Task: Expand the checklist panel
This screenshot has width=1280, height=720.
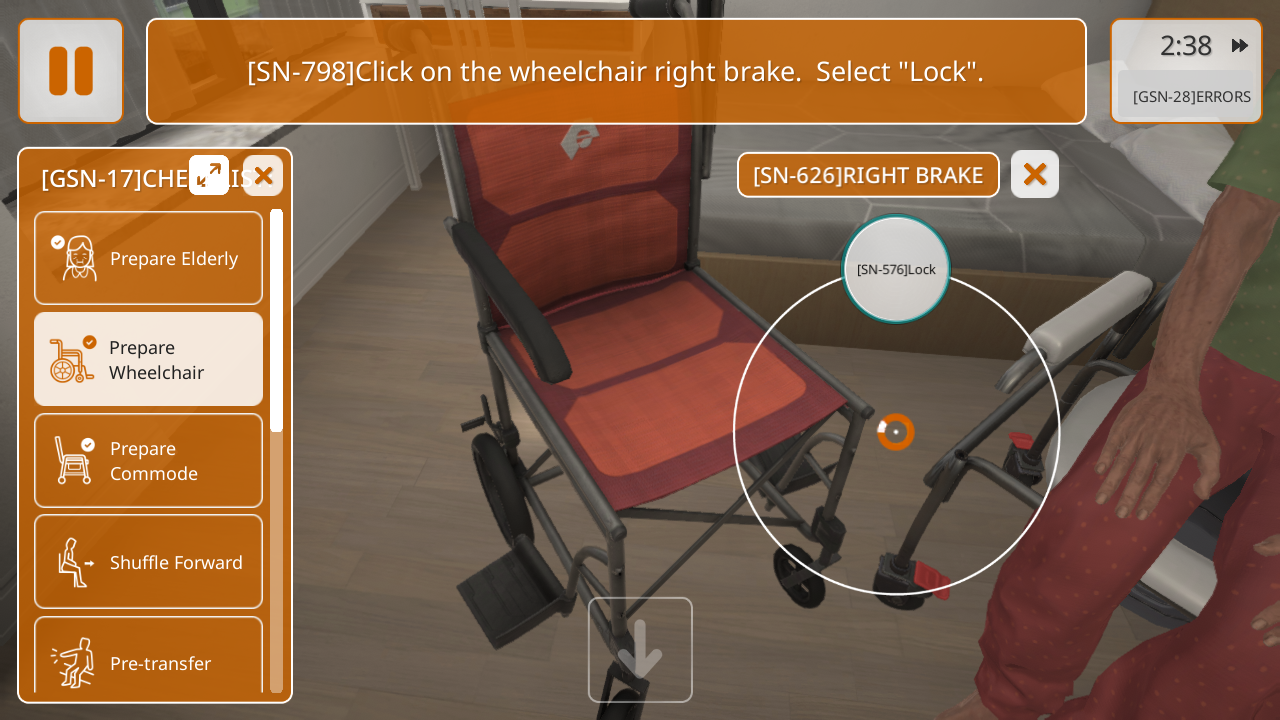Action: pos(209,175)
